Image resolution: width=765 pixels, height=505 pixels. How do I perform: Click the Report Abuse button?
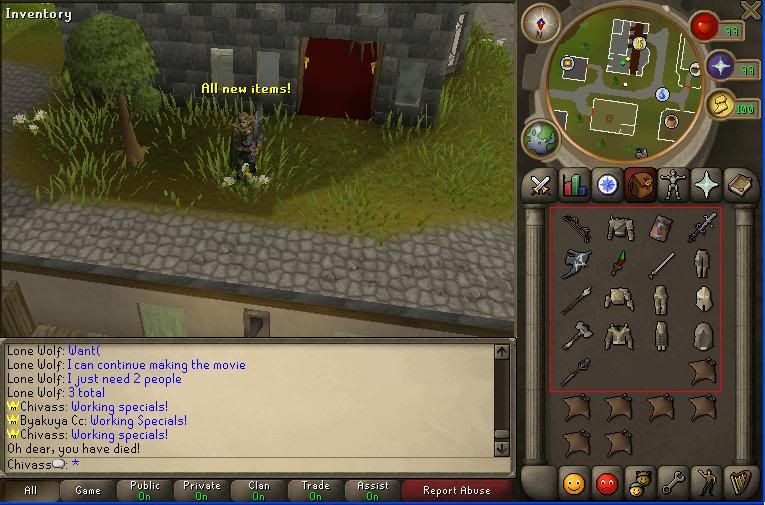click(457, 490)
